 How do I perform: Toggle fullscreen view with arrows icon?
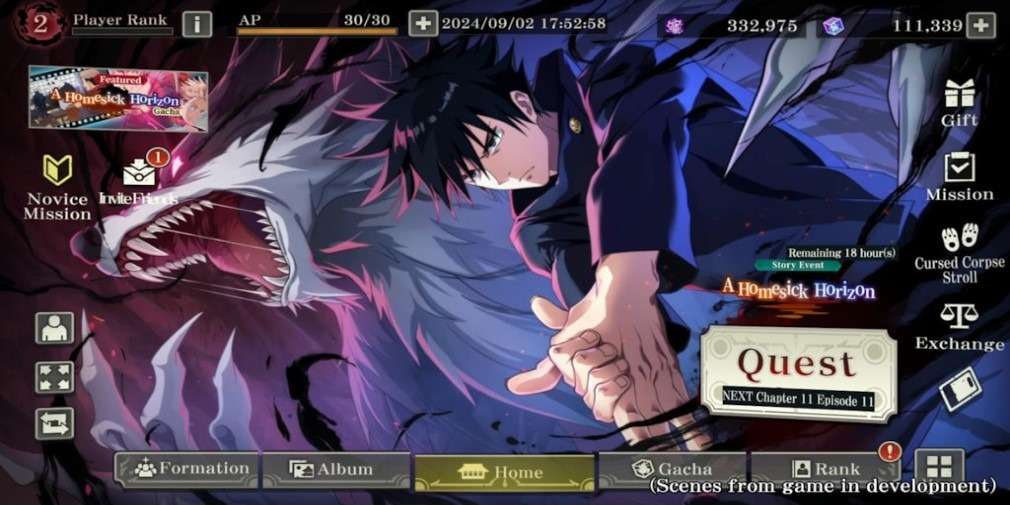click(54, 376)
